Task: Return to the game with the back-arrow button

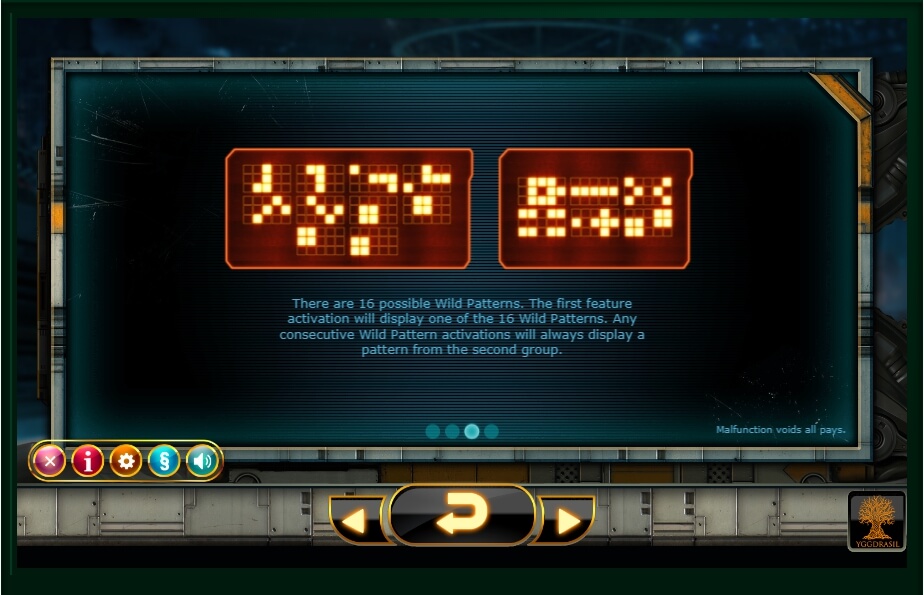Action: pyautogui.click(x=462, y=515)
